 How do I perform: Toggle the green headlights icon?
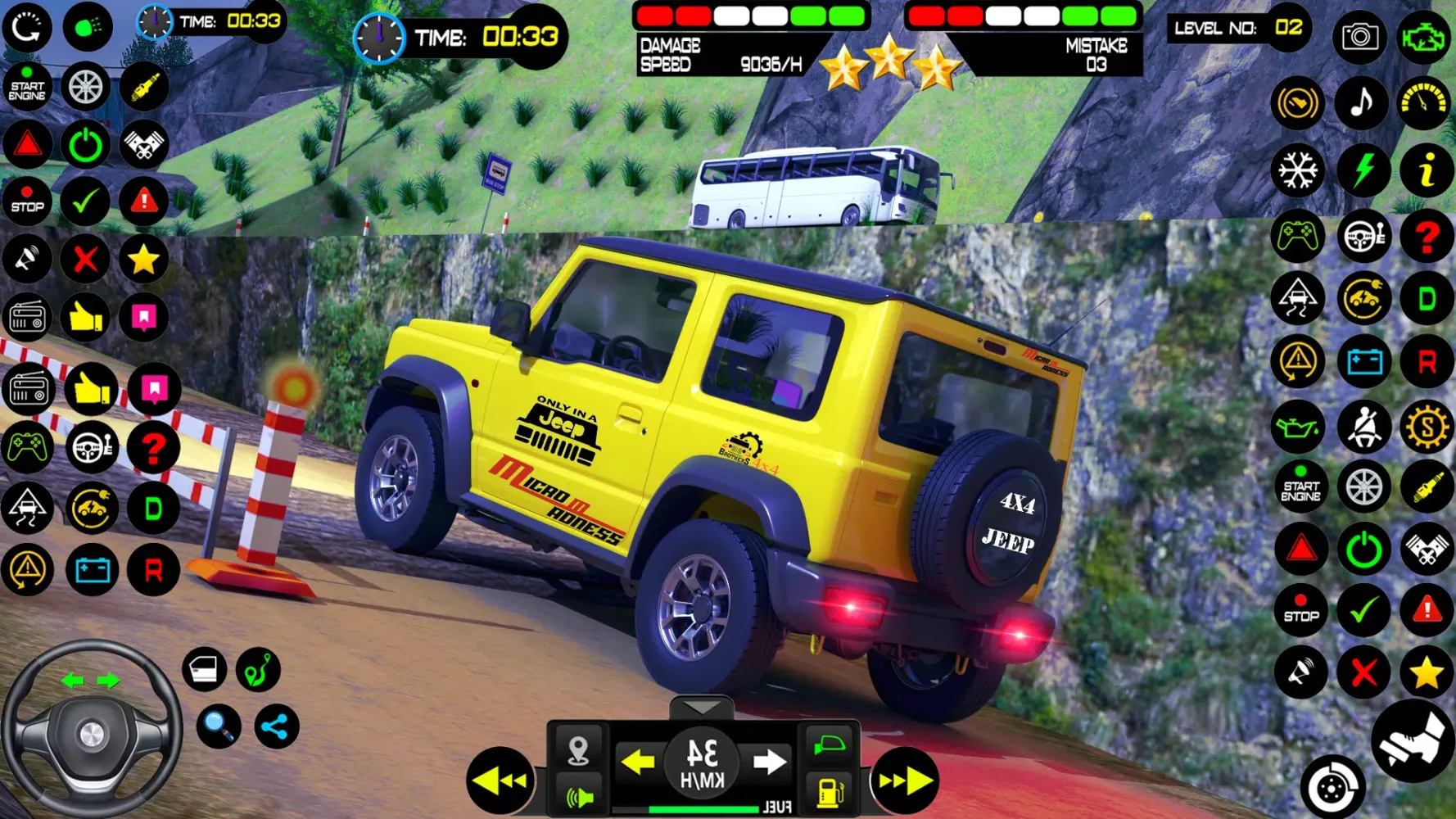(88, 28)
